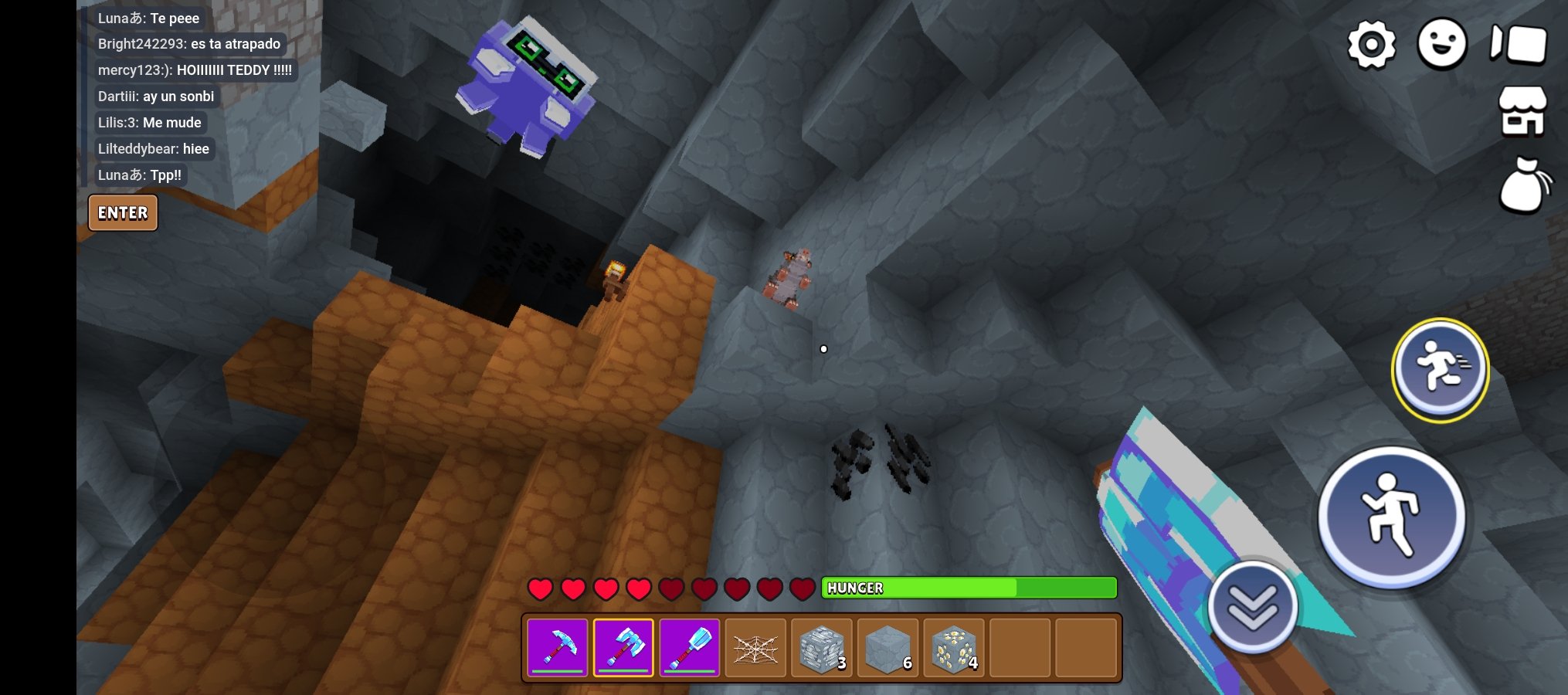1568x695 pixels.
Task: Open the shop stall icon
Action: [1522, 111]
